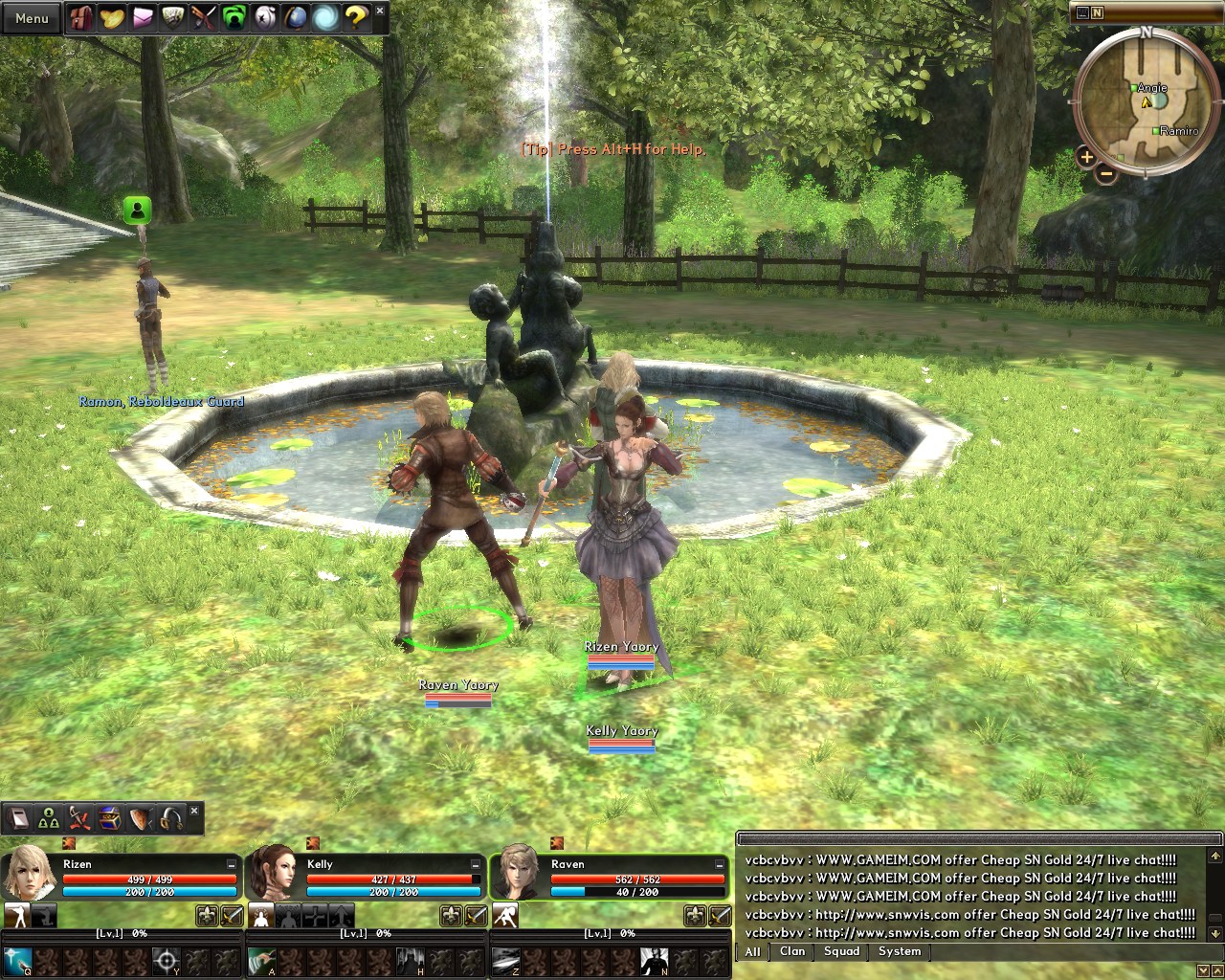The height and width of the screenshot is (980, 1225).
Task: Zoom in the minimap with the plus button
Action: coord(1086,158)
